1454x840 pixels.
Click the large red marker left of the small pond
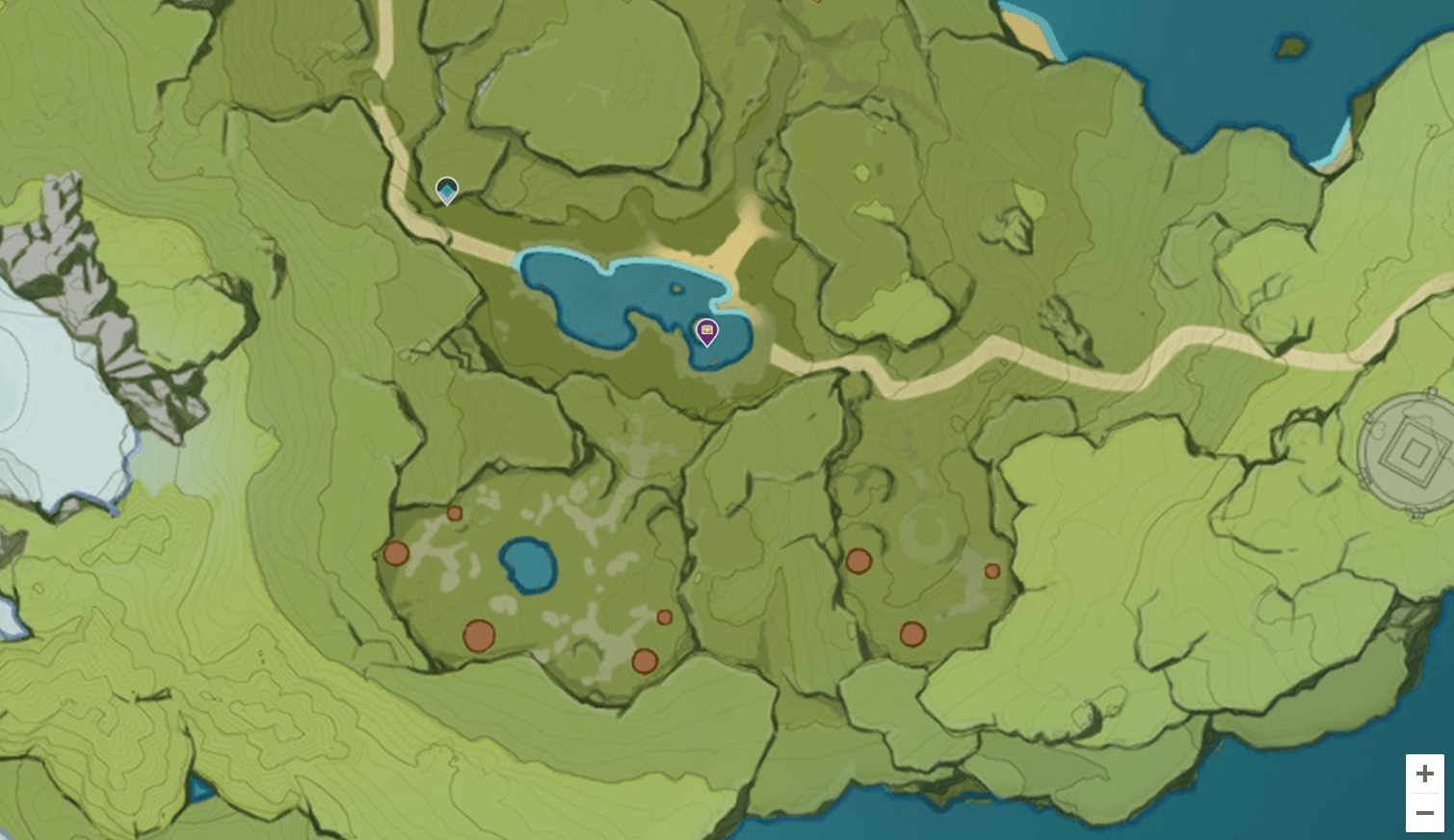(x=397, y=554)
